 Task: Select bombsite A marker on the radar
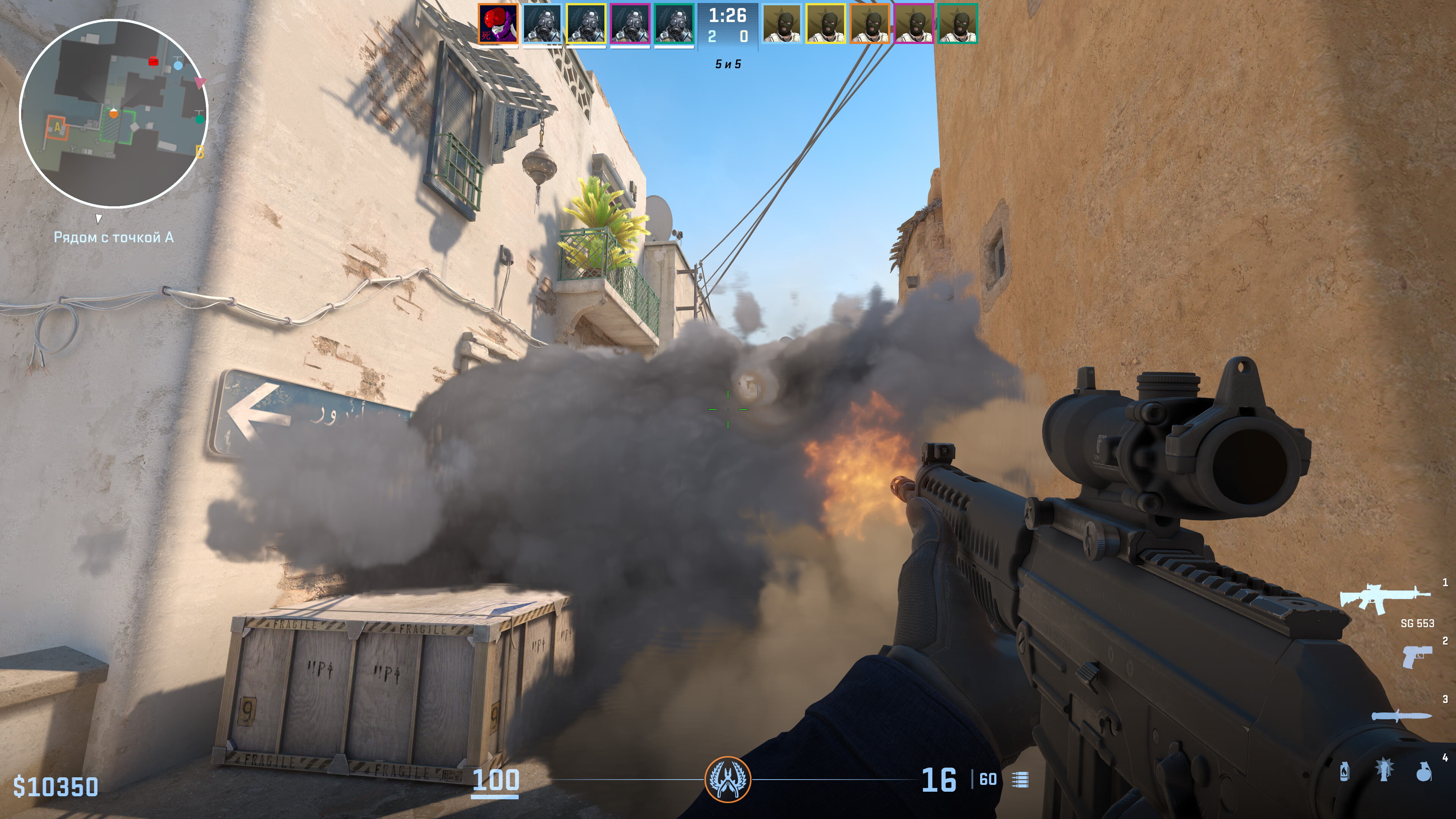click(56, 128)
